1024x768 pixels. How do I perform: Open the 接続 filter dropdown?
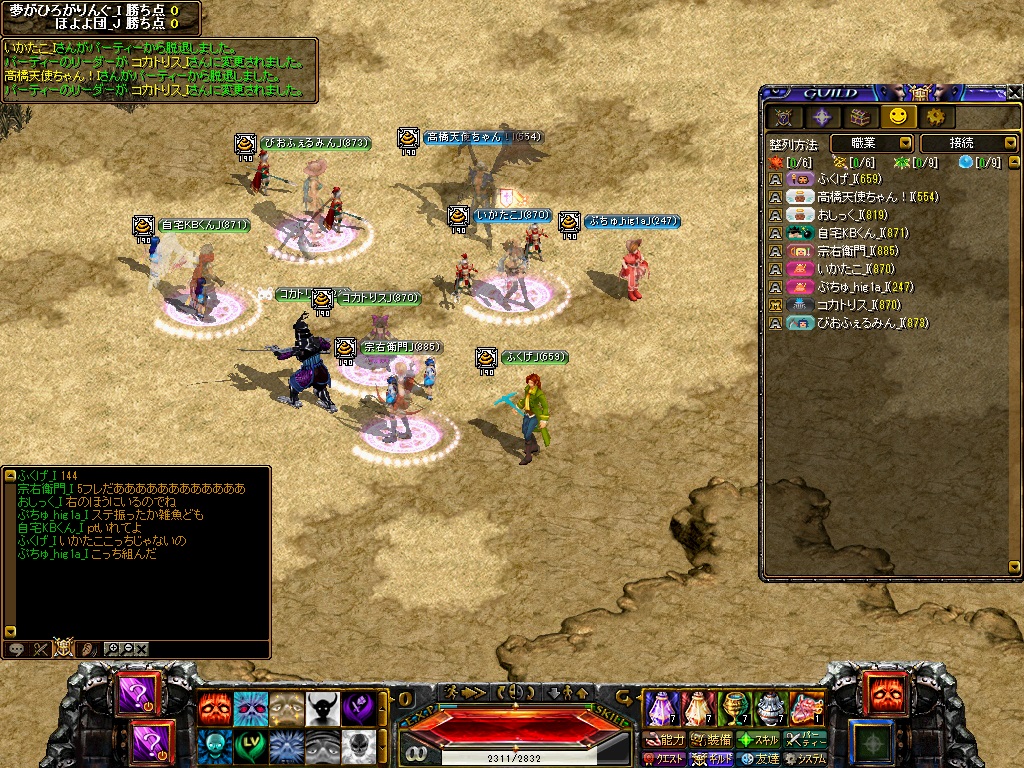coord(968,144)
